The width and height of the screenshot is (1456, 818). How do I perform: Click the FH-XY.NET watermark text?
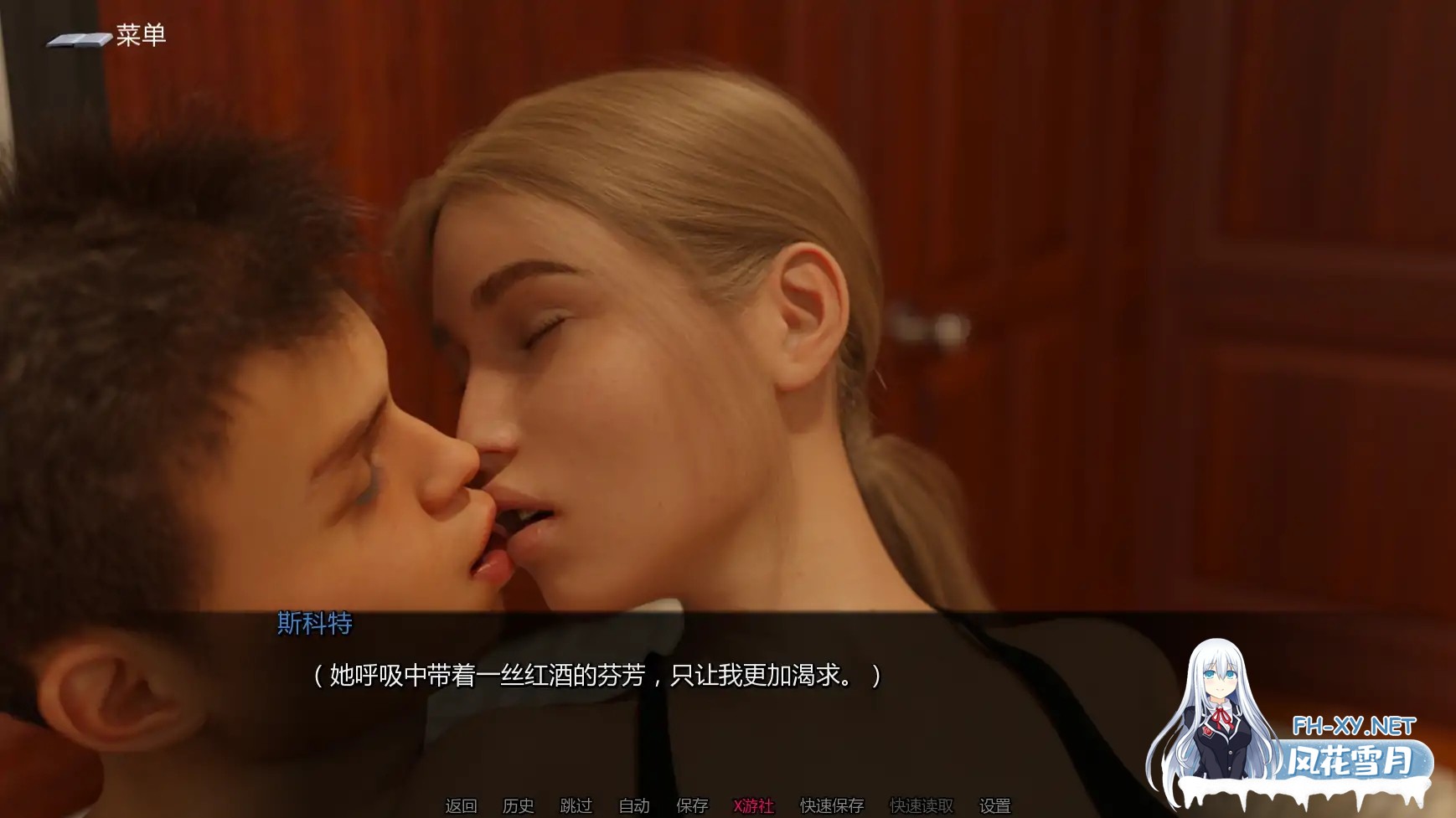[1354, 724]
